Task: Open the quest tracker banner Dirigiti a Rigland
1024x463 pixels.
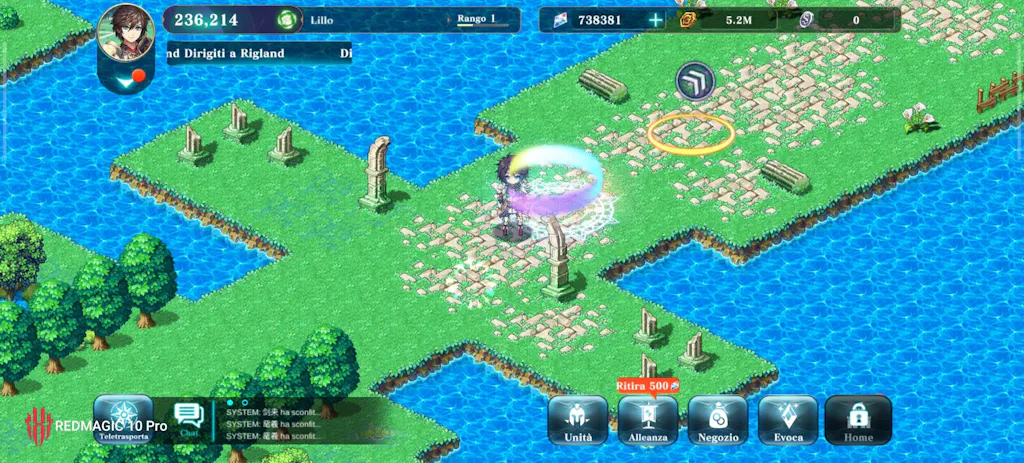Action: pyautogui.click(x=260, y=53)
